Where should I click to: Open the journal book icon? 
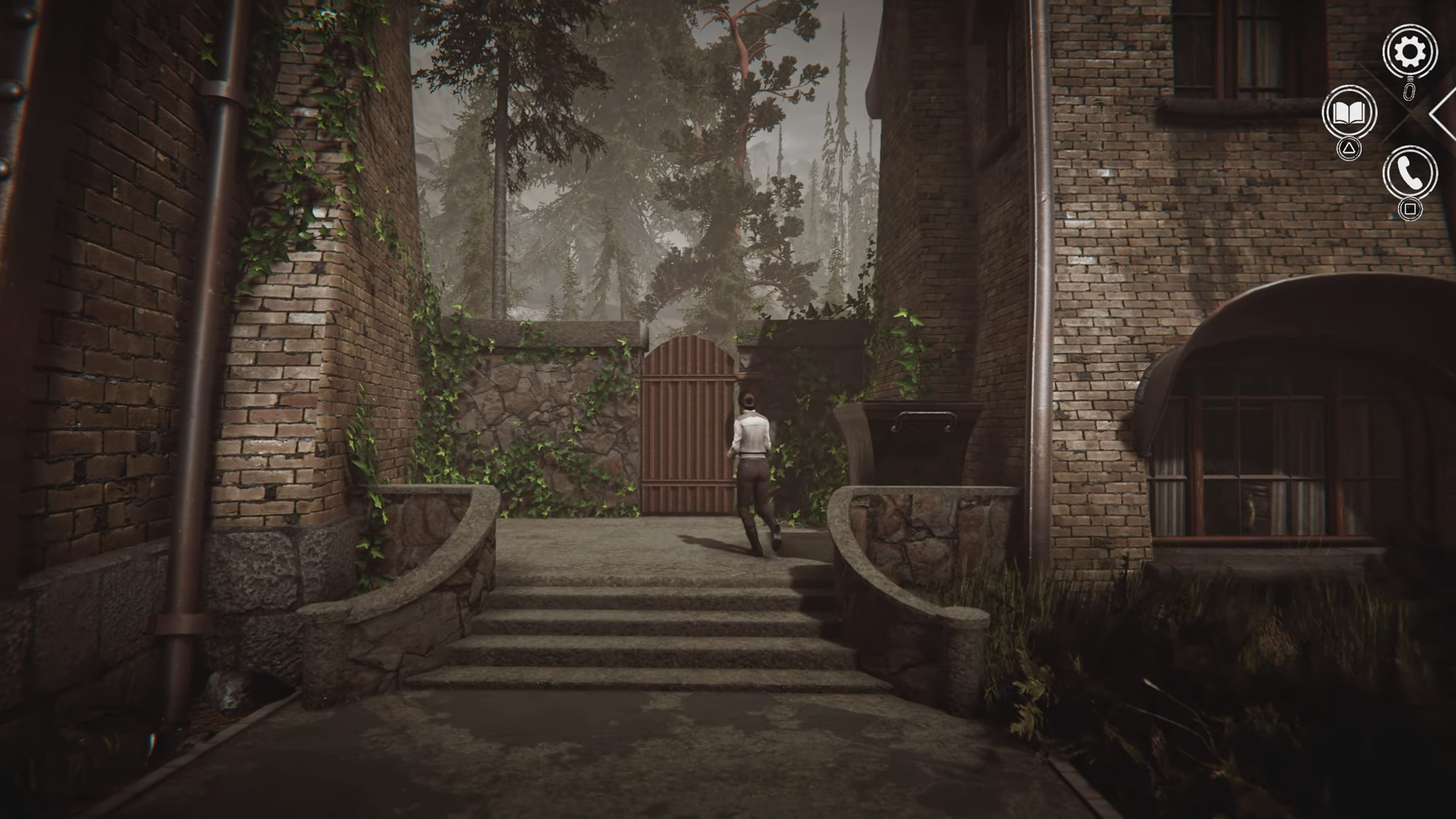point(1349,113)
